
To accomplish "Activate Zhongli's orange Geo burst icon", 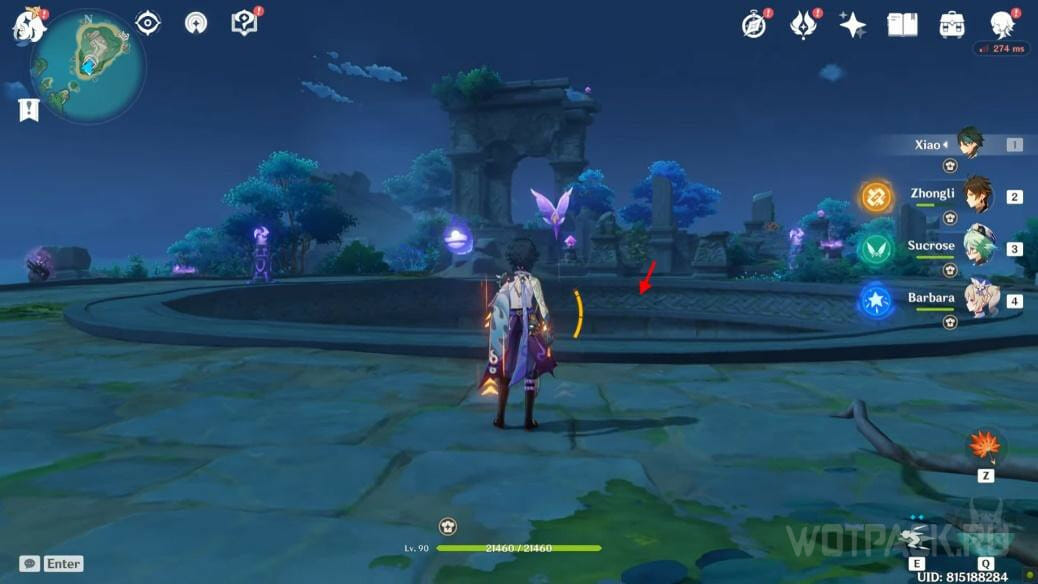I will 877,197.
